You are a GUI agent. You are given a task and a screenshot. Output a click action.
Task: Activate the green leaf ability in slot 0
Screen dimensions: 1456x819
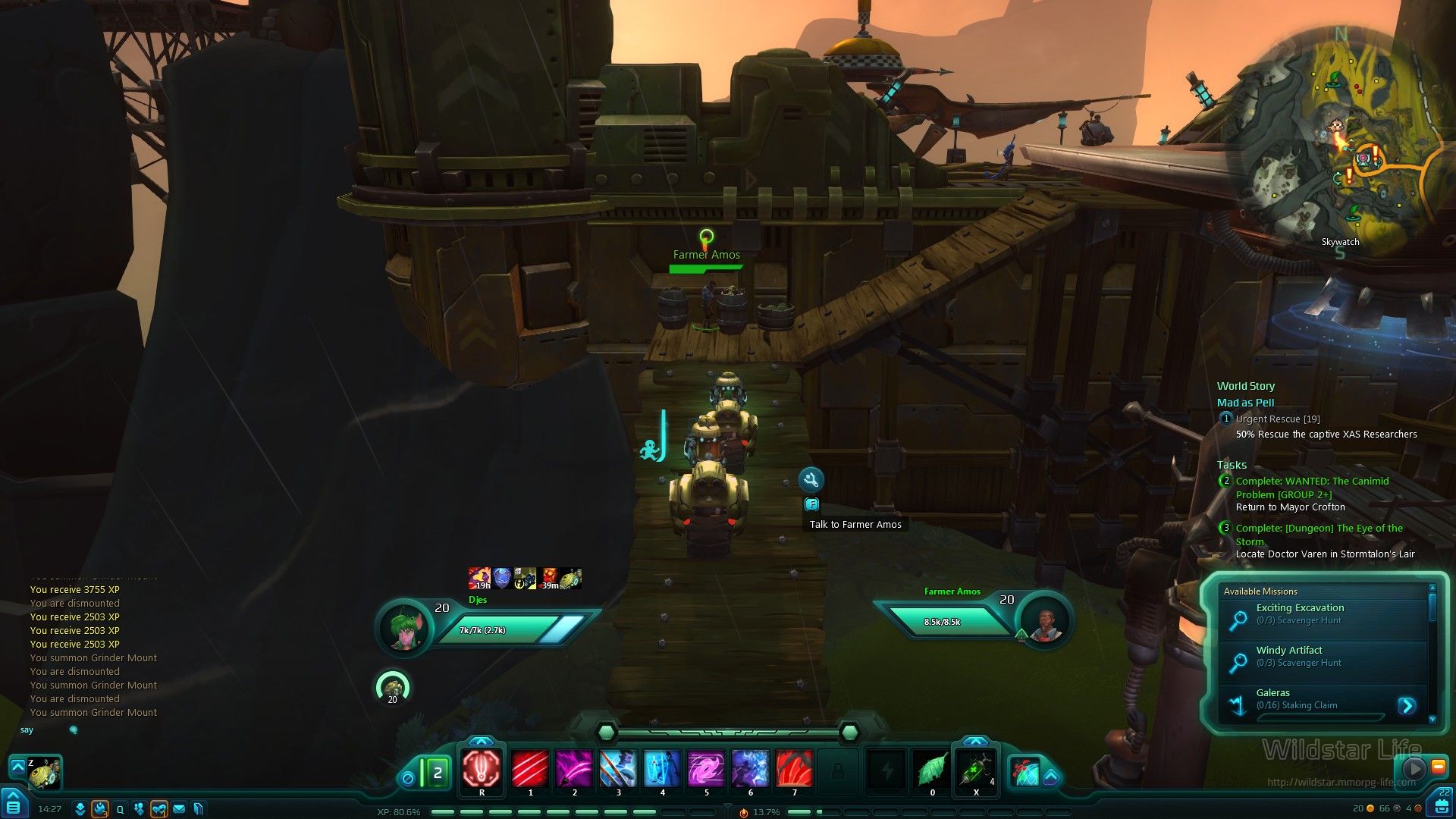[932, 768]
